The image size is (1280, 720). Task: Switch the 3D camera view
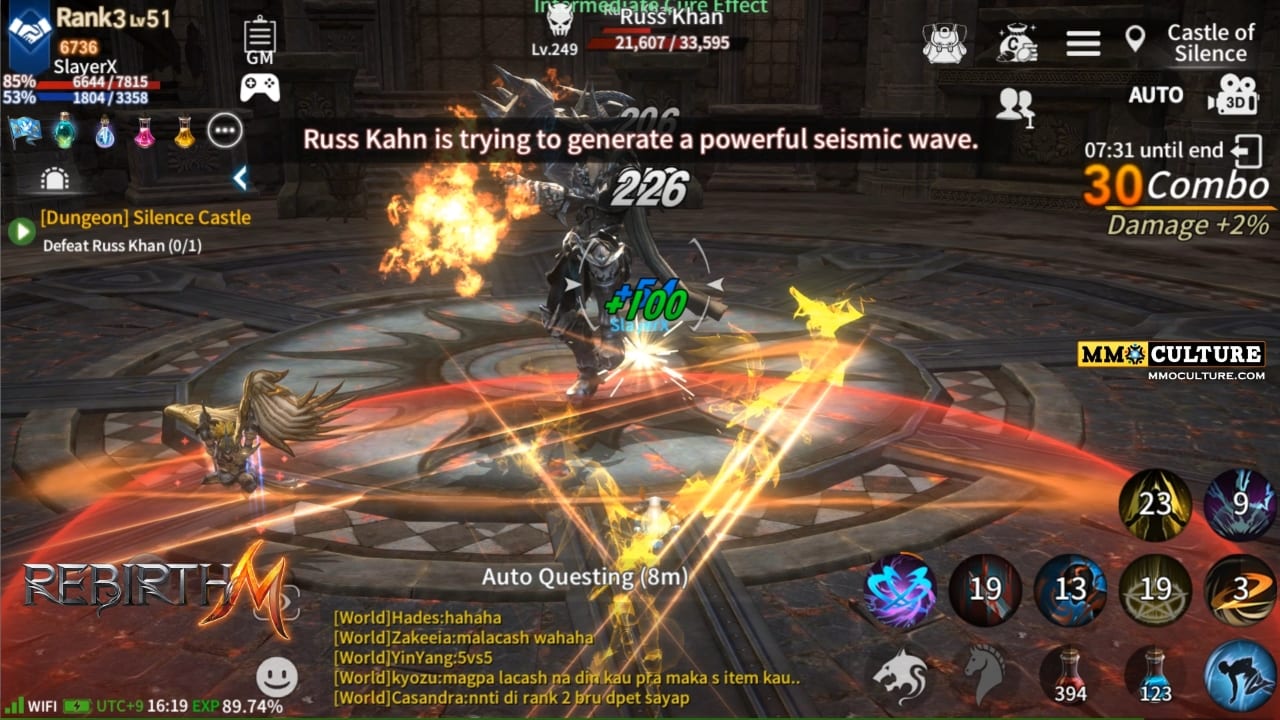(1232, 95)
